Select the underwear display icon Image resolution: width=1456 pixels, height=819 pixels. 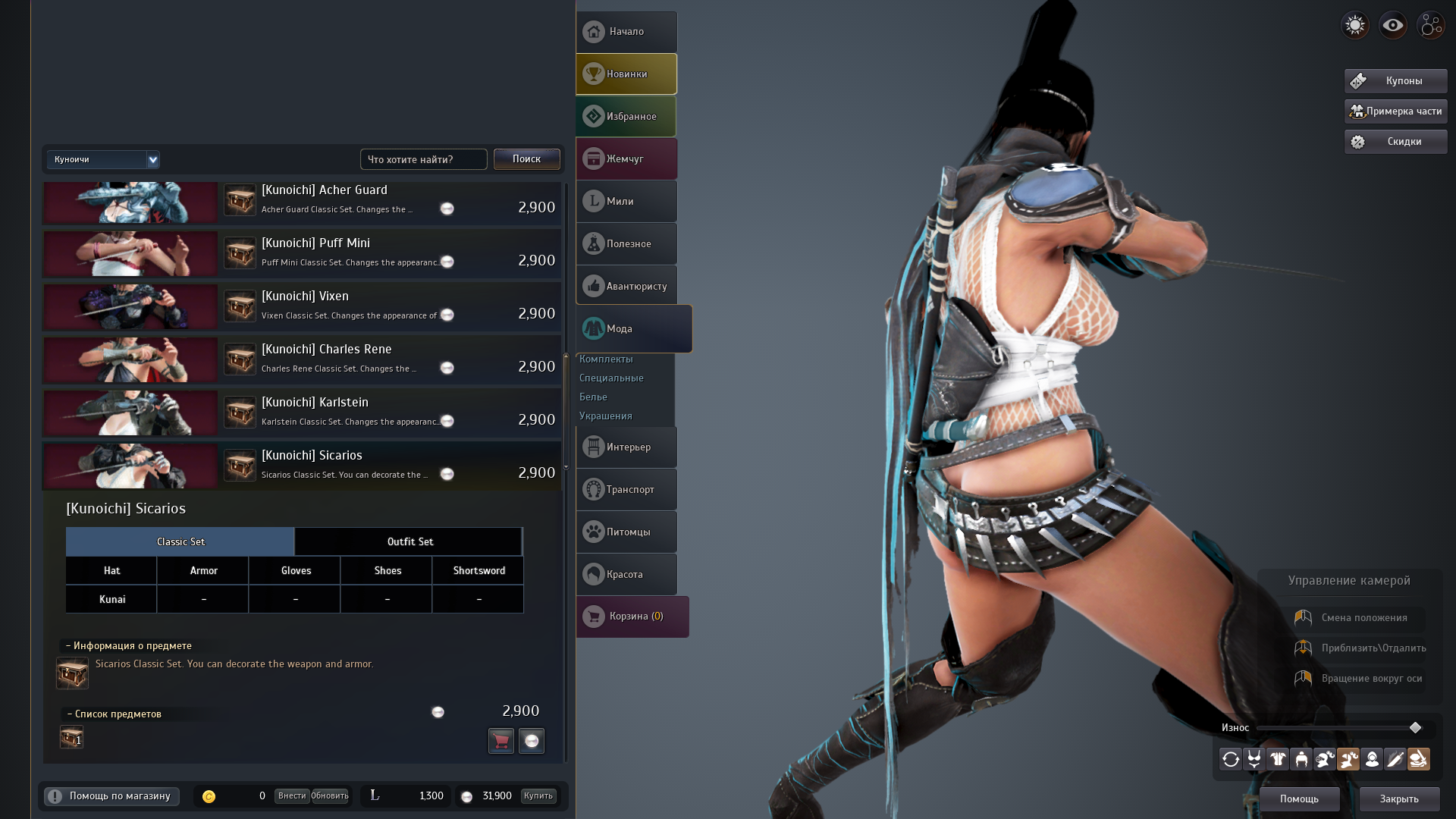1254,758
